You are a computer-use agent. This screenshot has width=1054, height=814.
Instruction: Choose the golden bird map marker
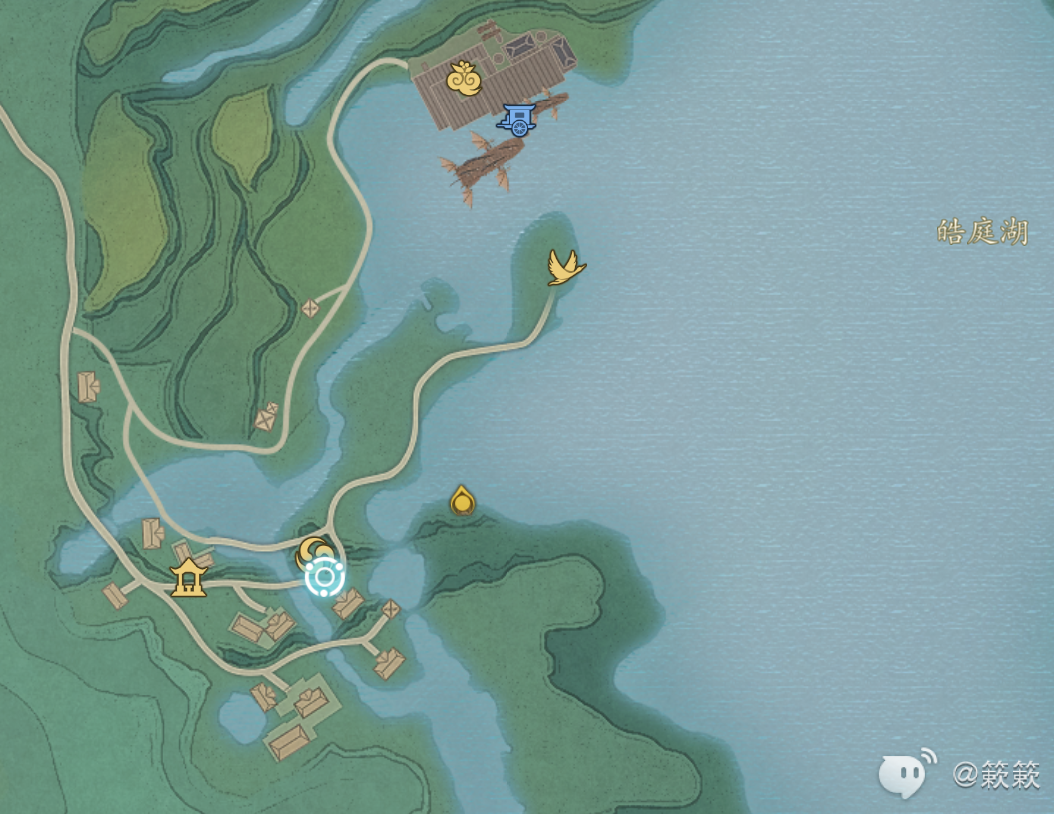pos(565,267)
